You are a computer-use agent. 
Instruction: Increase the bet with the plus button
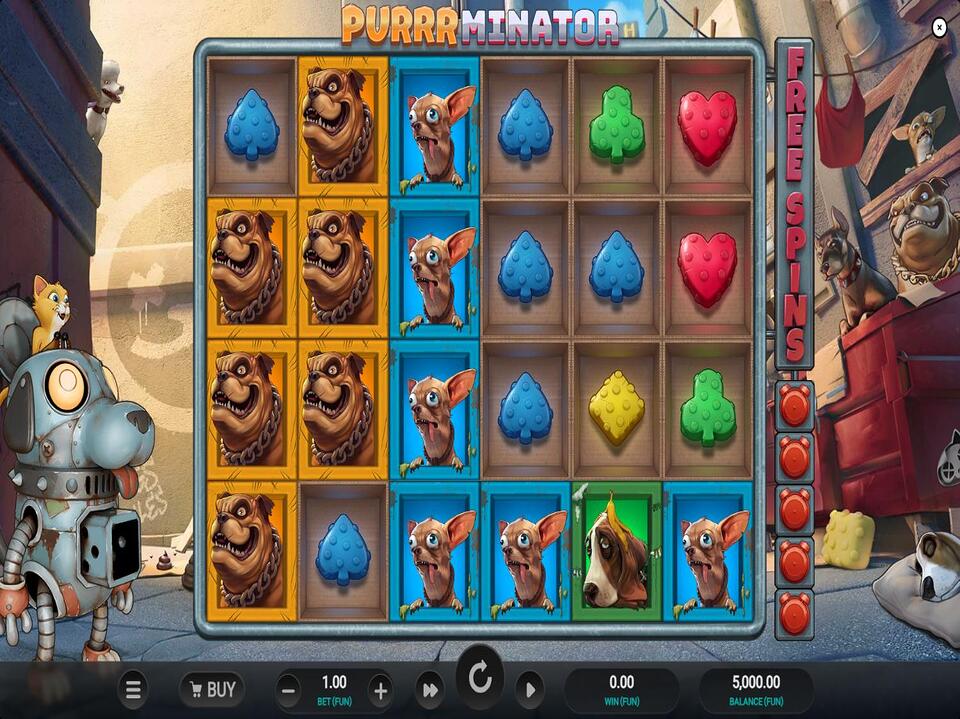pos(380,689)
